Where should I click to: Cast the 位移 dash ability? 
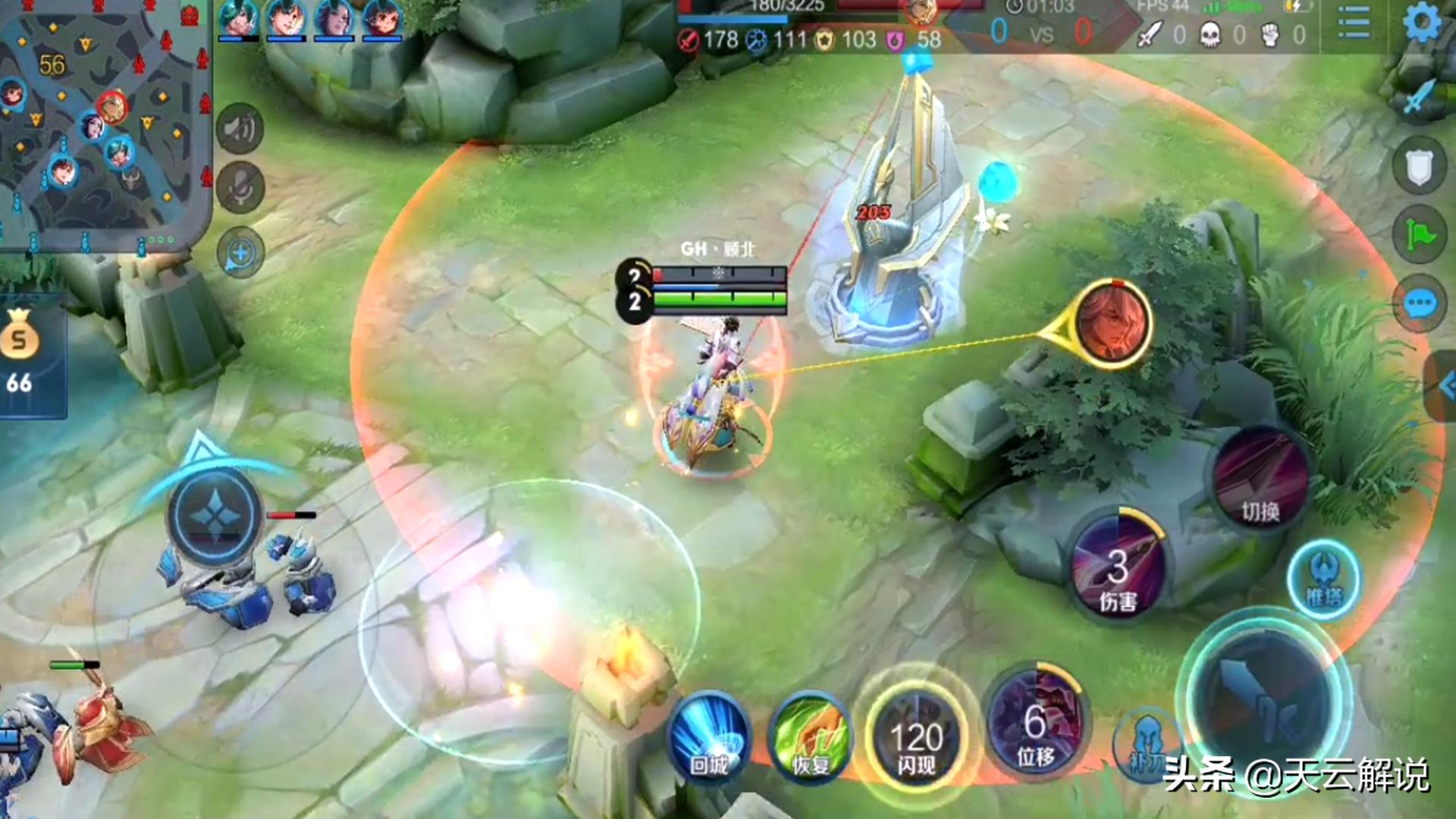coord(1036,724)
